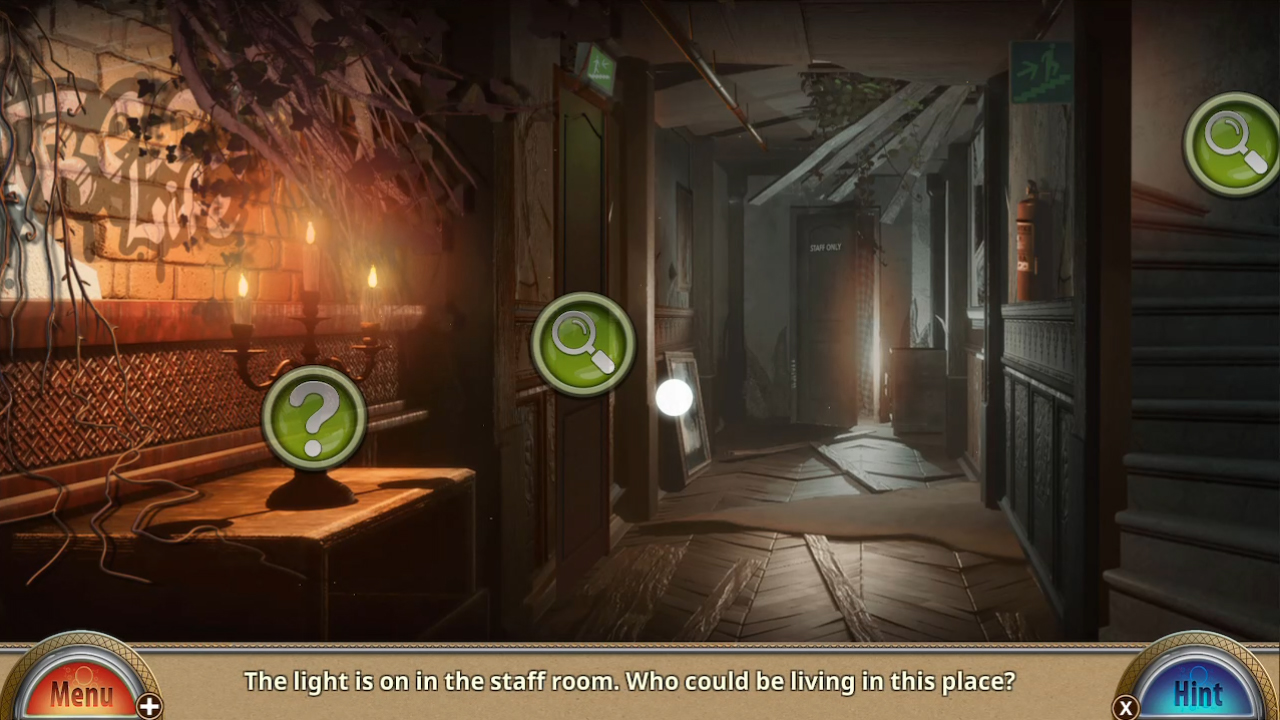This screenshot has height=720, width=1280.
Task: Dismiss the hint message with the X badge
Action: [x=1128, y=706]
